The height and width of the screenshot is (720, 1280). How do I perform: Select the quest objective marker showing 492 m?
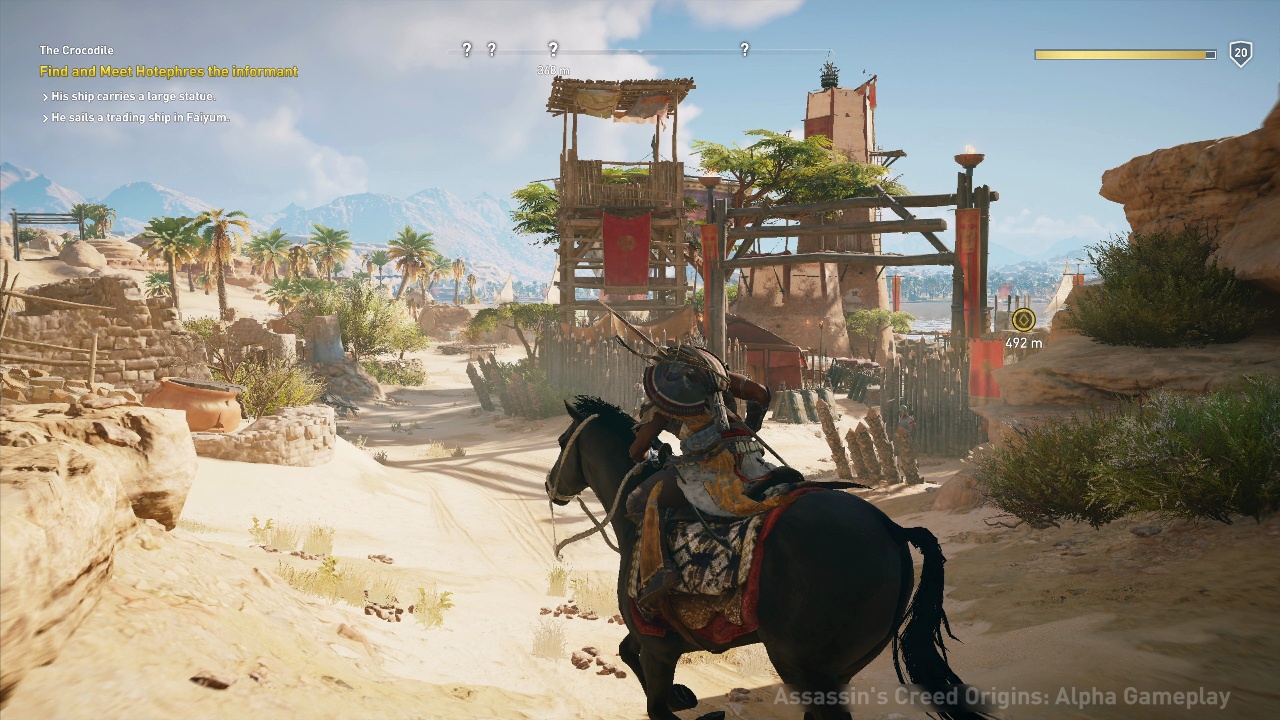point(1022,320)
